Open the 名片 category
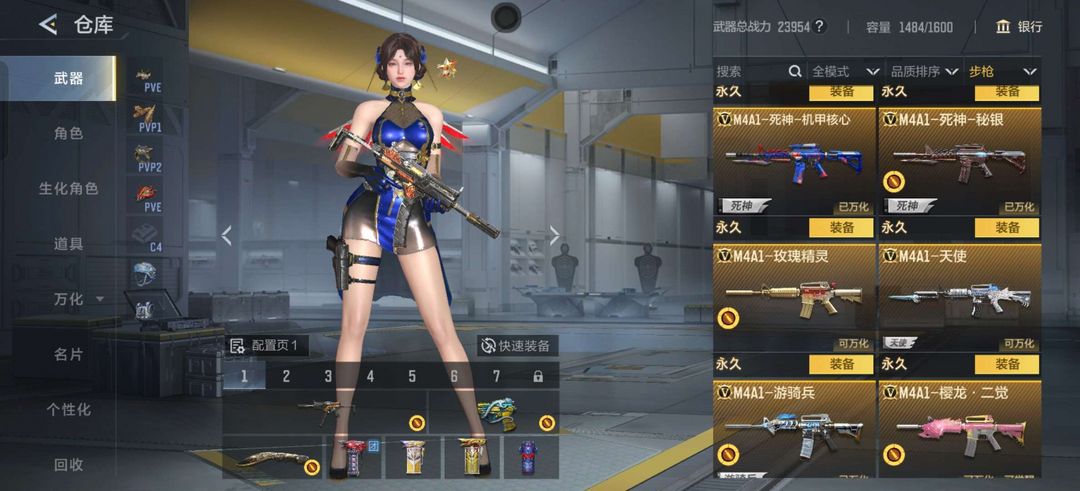Image resolution: width=1080 pixels, height=491 pixels. point(68,354)
